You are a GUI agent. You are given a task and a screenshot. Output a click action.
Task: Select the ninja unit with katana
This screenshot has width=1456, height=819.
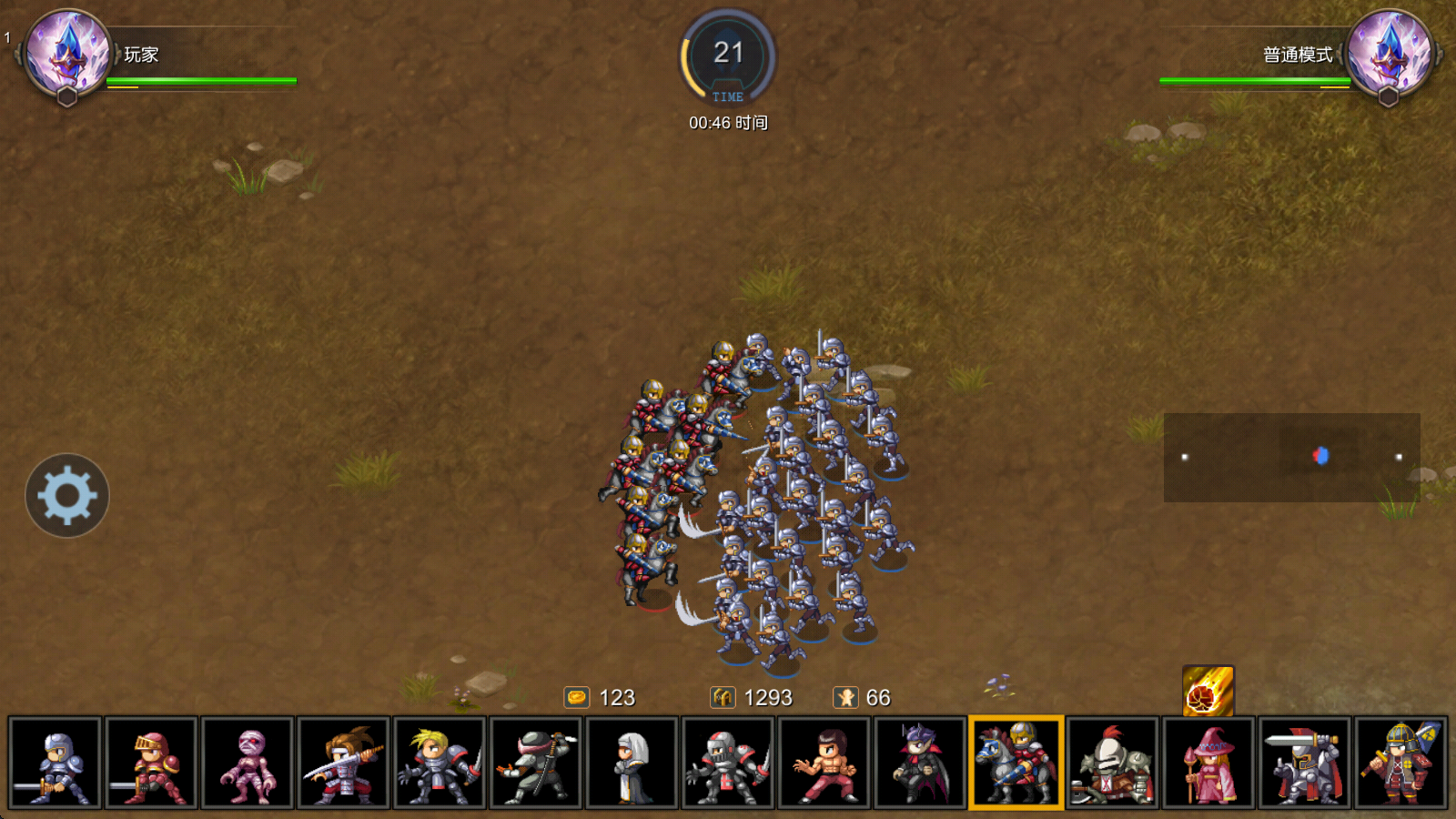535,763
